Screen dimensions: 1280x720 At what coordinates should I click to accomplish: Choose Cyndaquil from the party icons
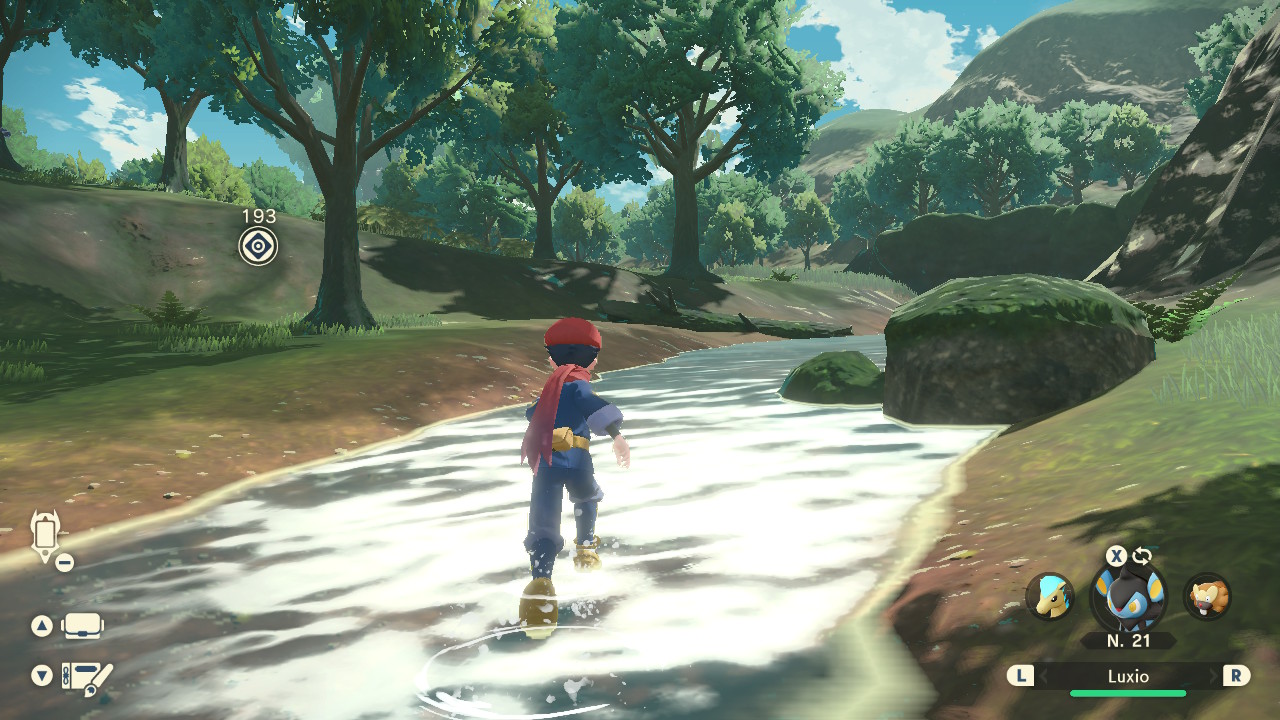(x=1050, y=597)
